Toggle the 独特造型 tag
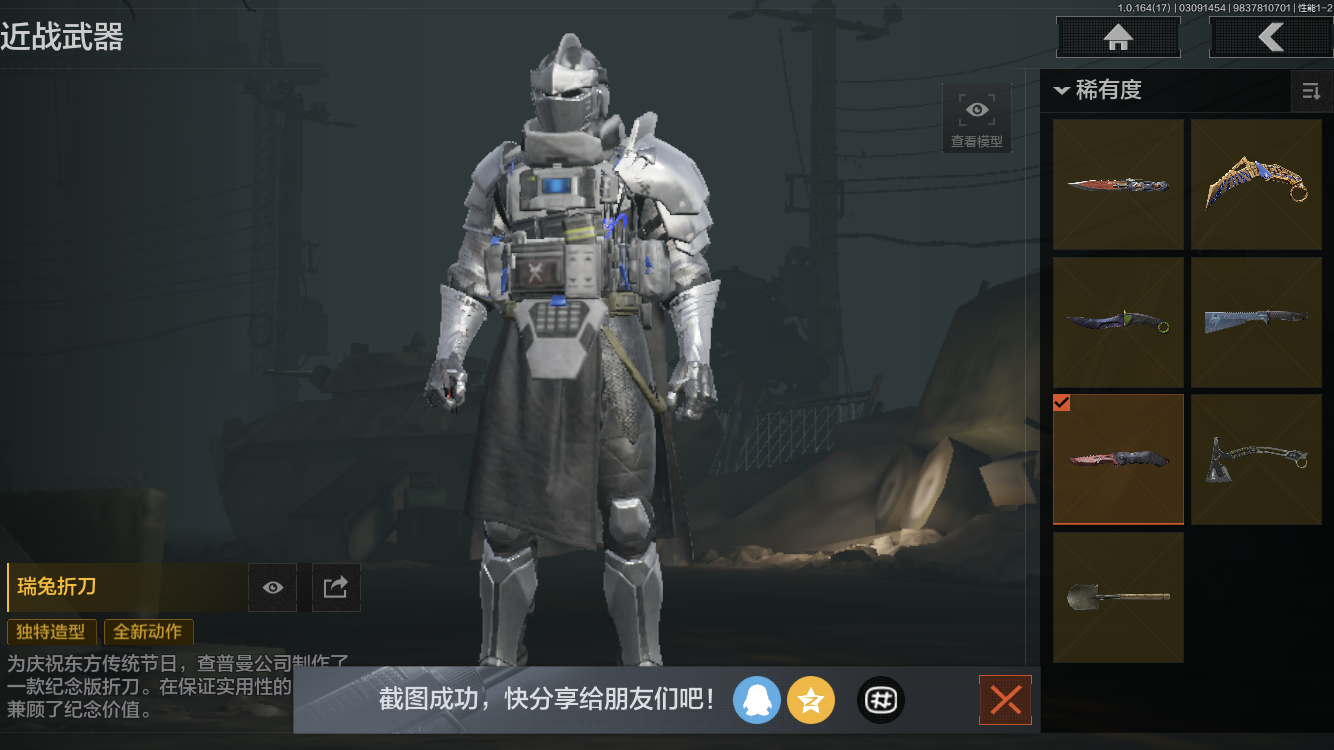 (x=51, y=632)
